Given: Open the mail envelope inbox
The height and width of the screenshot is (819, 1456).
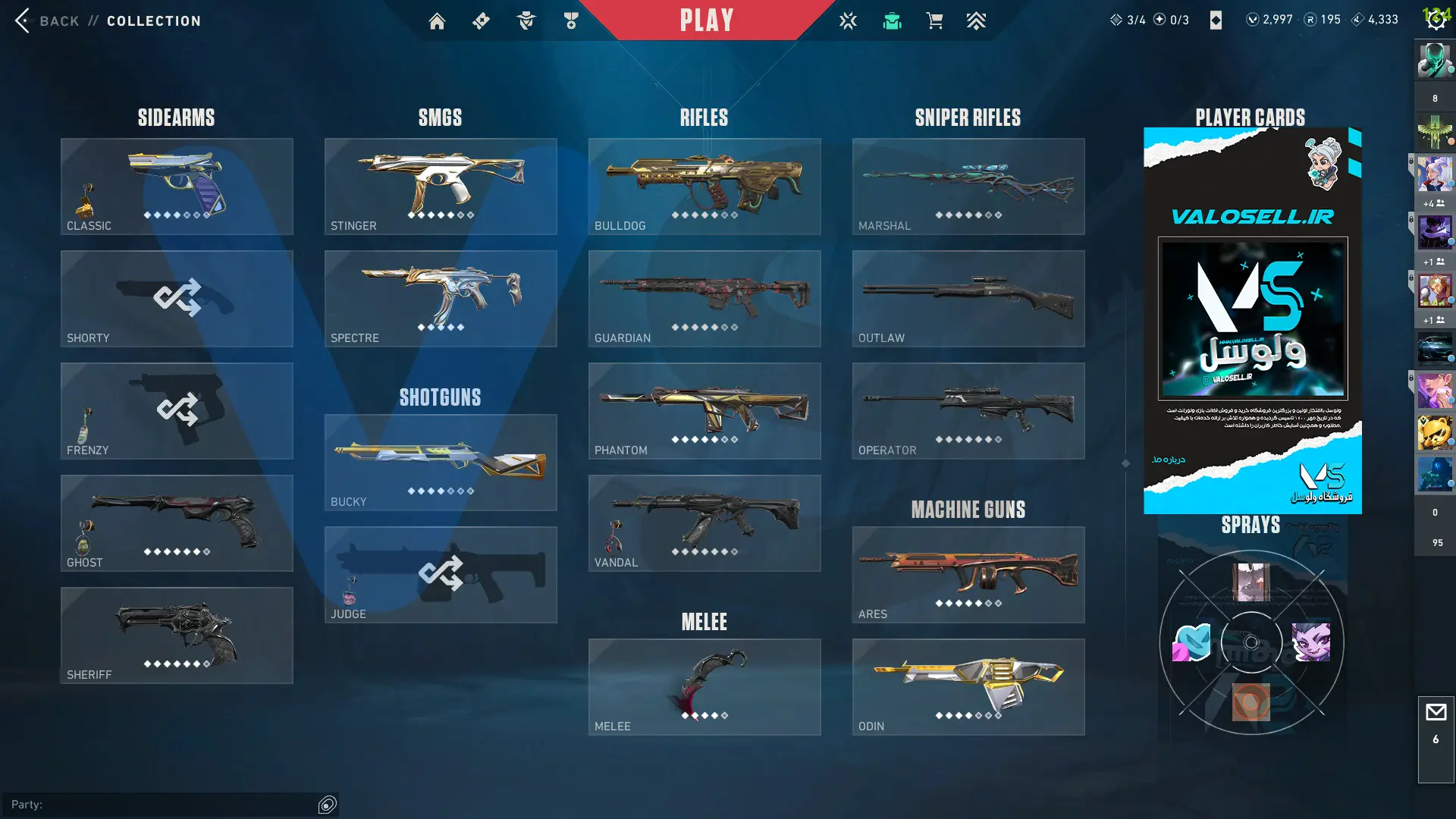Looking at the screenshot, I should click(1436, 713).
